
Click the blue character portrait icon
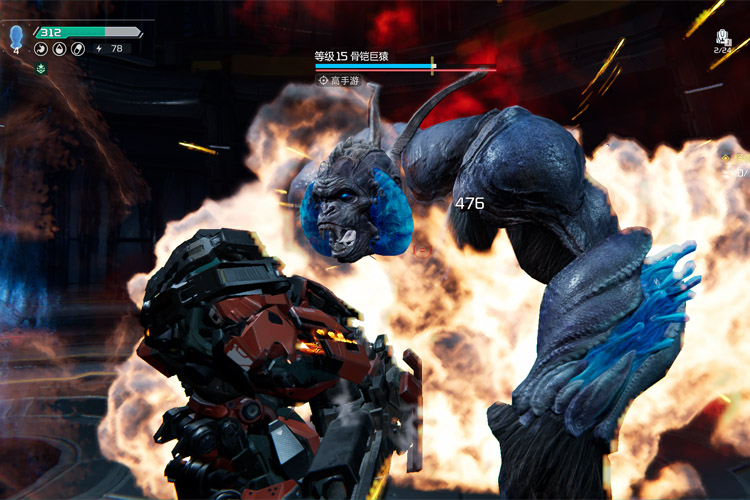coord(16,38)
